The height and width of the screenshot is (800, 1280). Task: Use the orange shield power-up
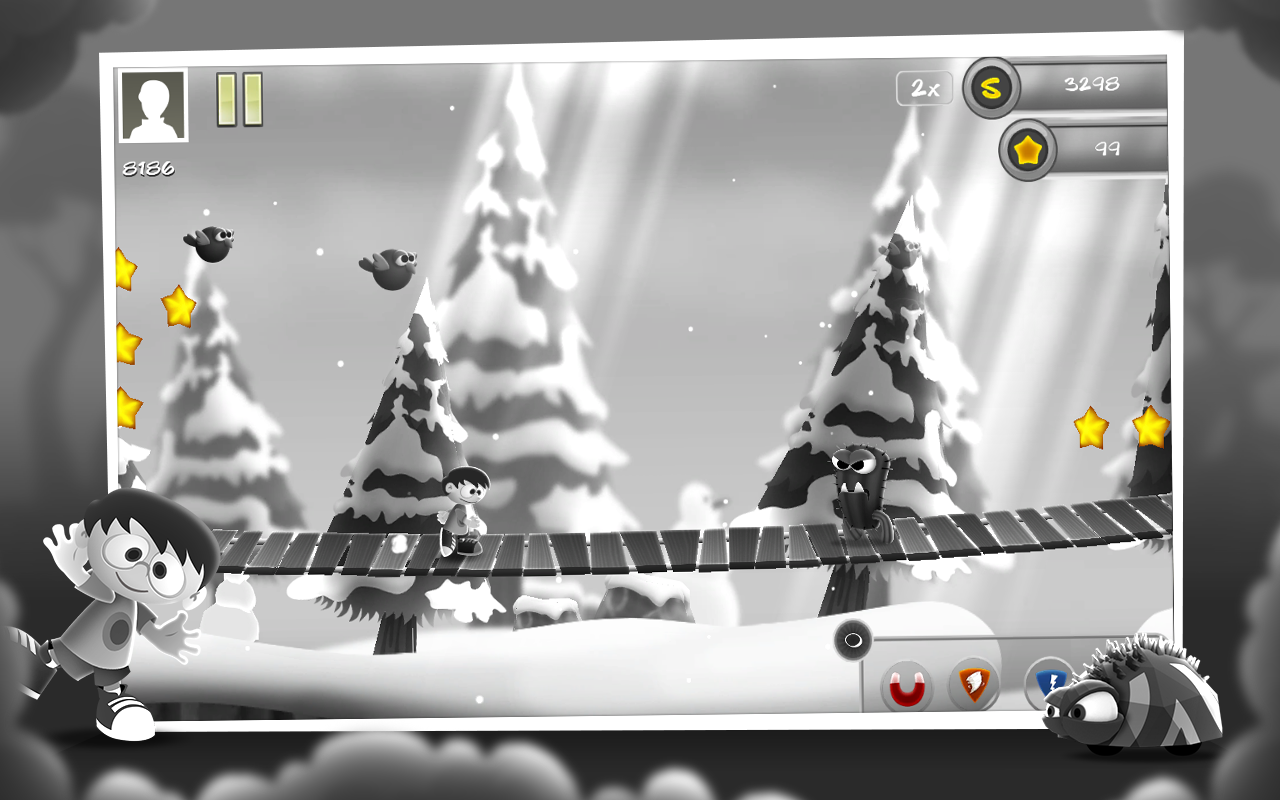[x=973, y=684]
